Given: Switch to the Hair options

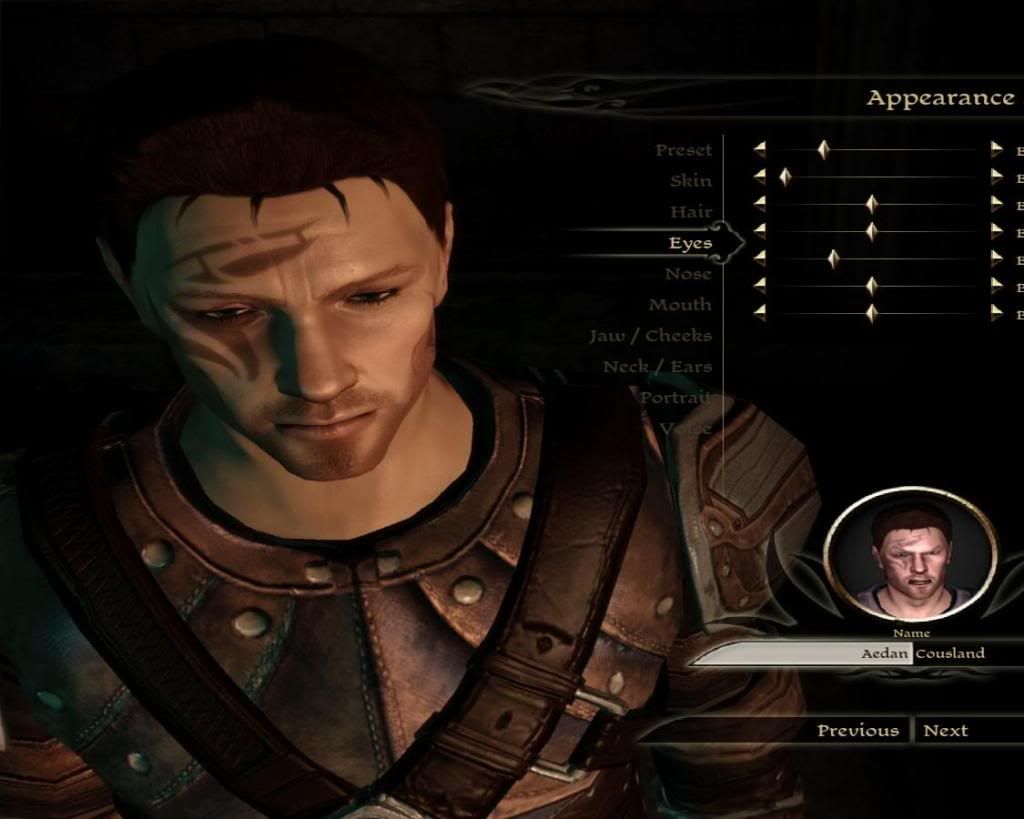Looking at the screenshot, I should pyautogui.click(x=691, y=212).
